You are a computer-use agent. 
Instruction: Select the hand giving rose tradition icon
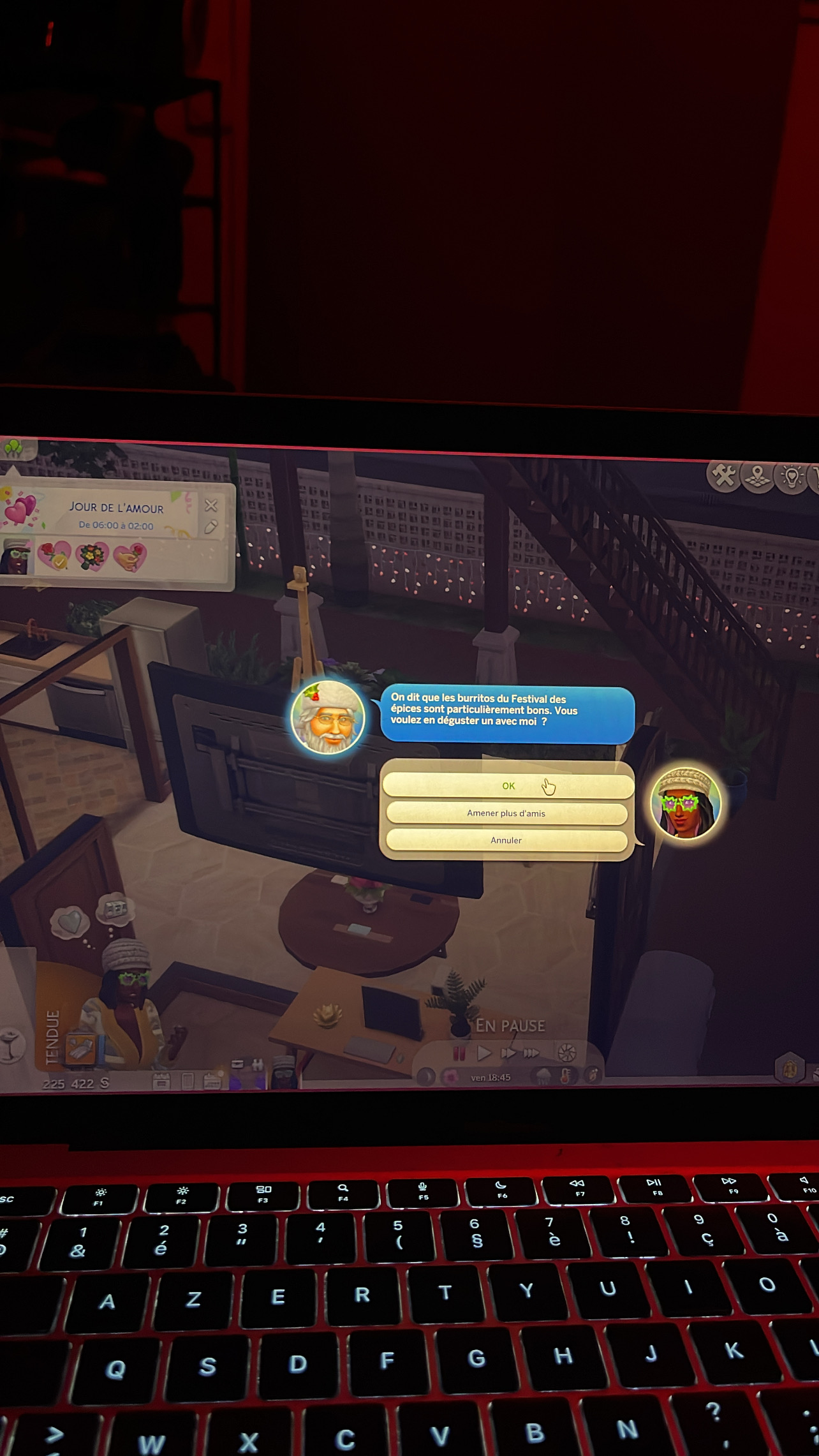129,557
